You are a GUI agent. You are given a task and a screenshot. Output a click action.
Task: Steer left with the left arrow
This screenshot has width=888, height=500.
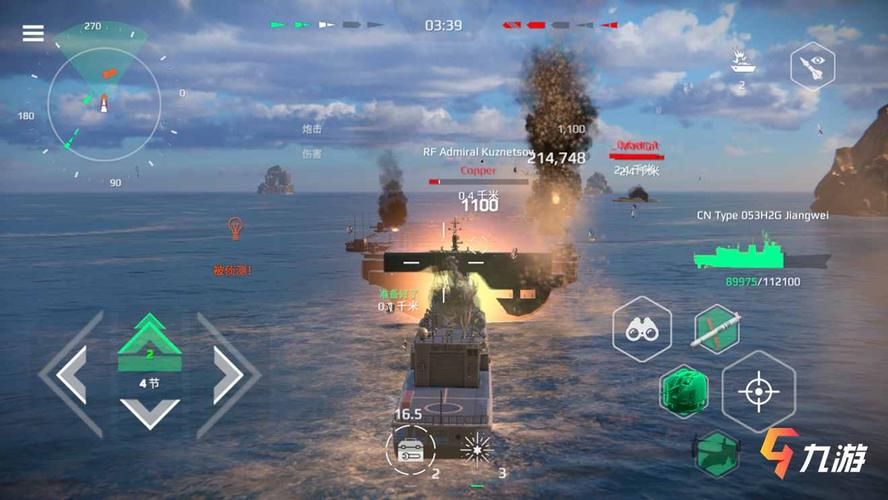point(70,374)
